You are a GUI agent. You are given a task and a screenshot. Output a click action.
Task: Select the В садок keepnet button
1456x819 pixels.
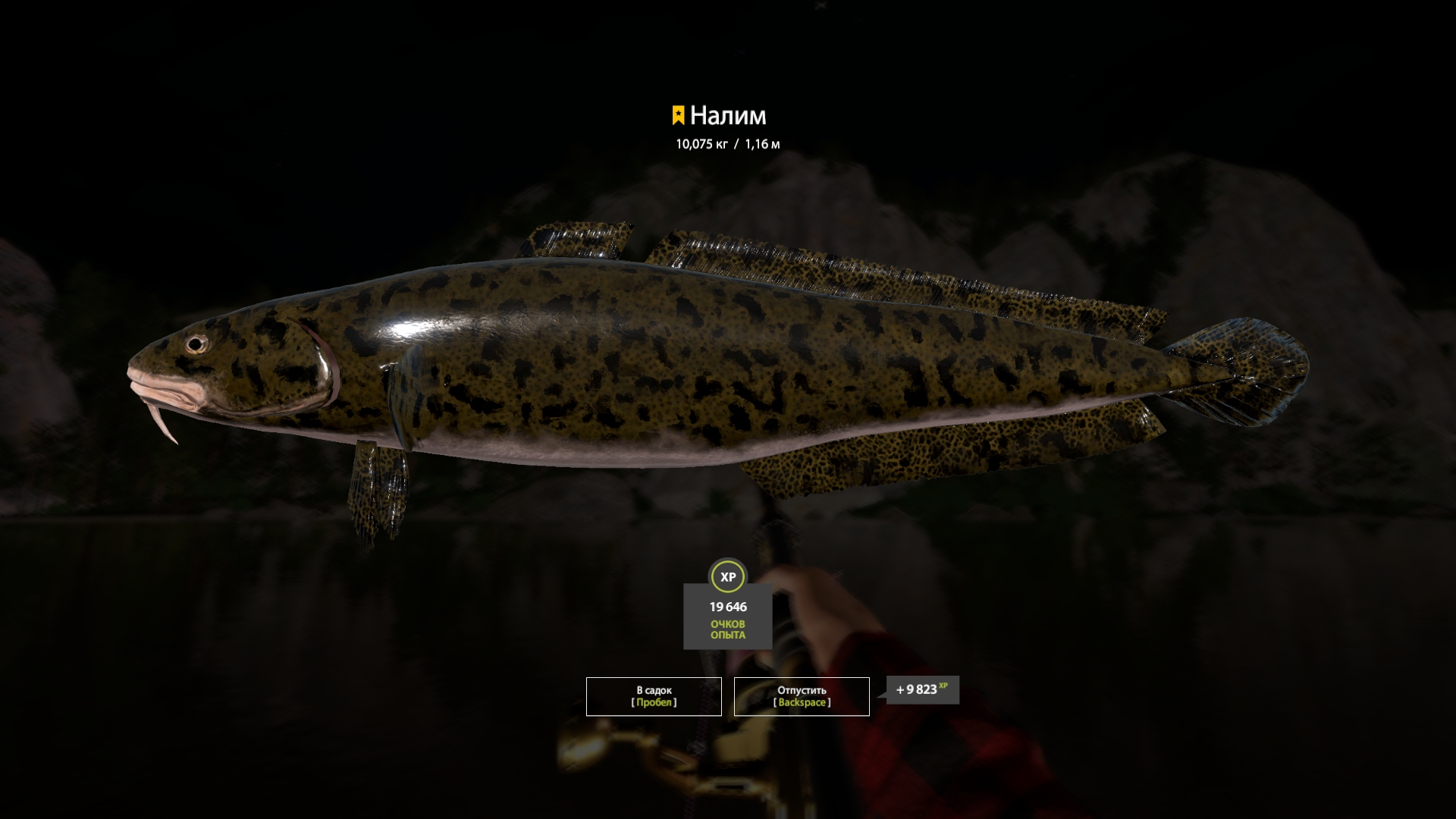click(652, 695)
